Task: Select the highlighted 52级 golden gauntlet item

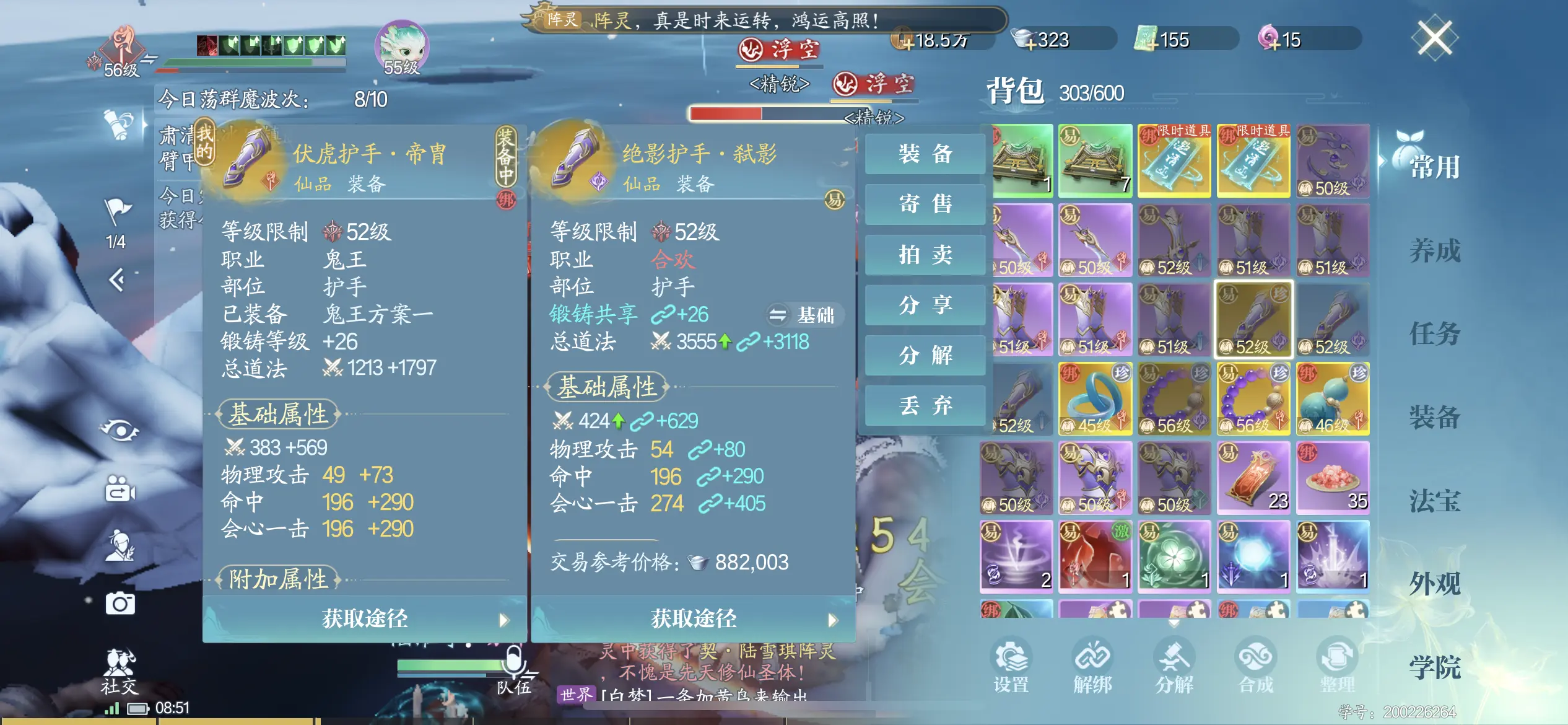Action: 1253,318
